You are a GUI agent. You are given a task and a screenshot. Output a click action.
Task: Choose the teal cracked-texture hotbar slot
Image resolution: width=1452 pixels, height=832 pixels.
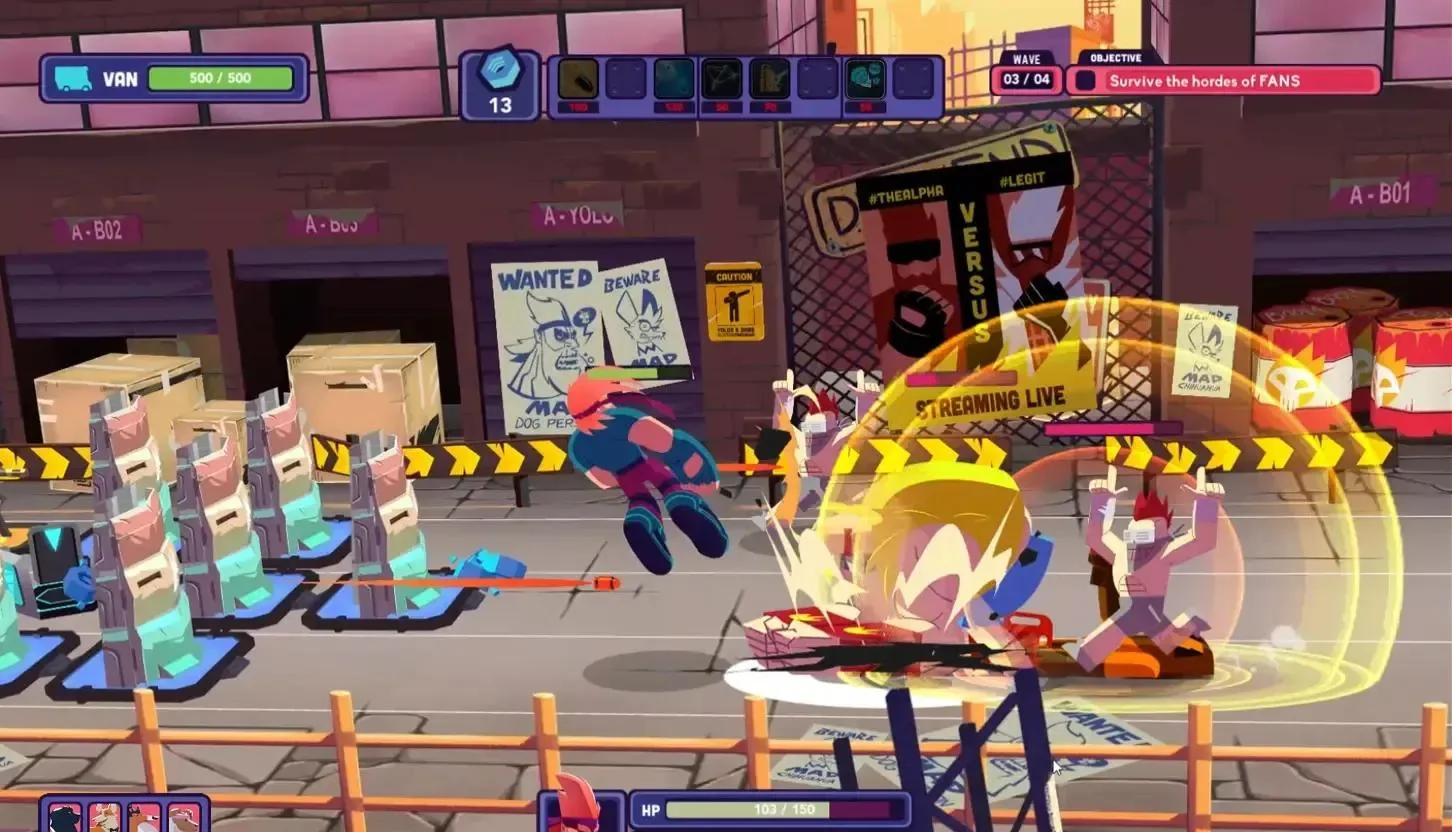click(674, 79)
